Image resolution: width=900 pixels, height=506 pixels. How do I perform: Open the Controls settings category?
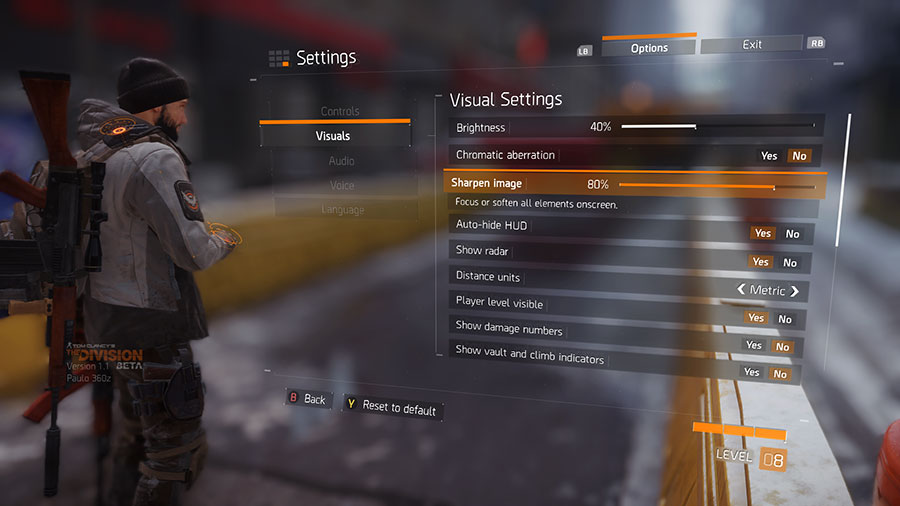tap(339, 111)
